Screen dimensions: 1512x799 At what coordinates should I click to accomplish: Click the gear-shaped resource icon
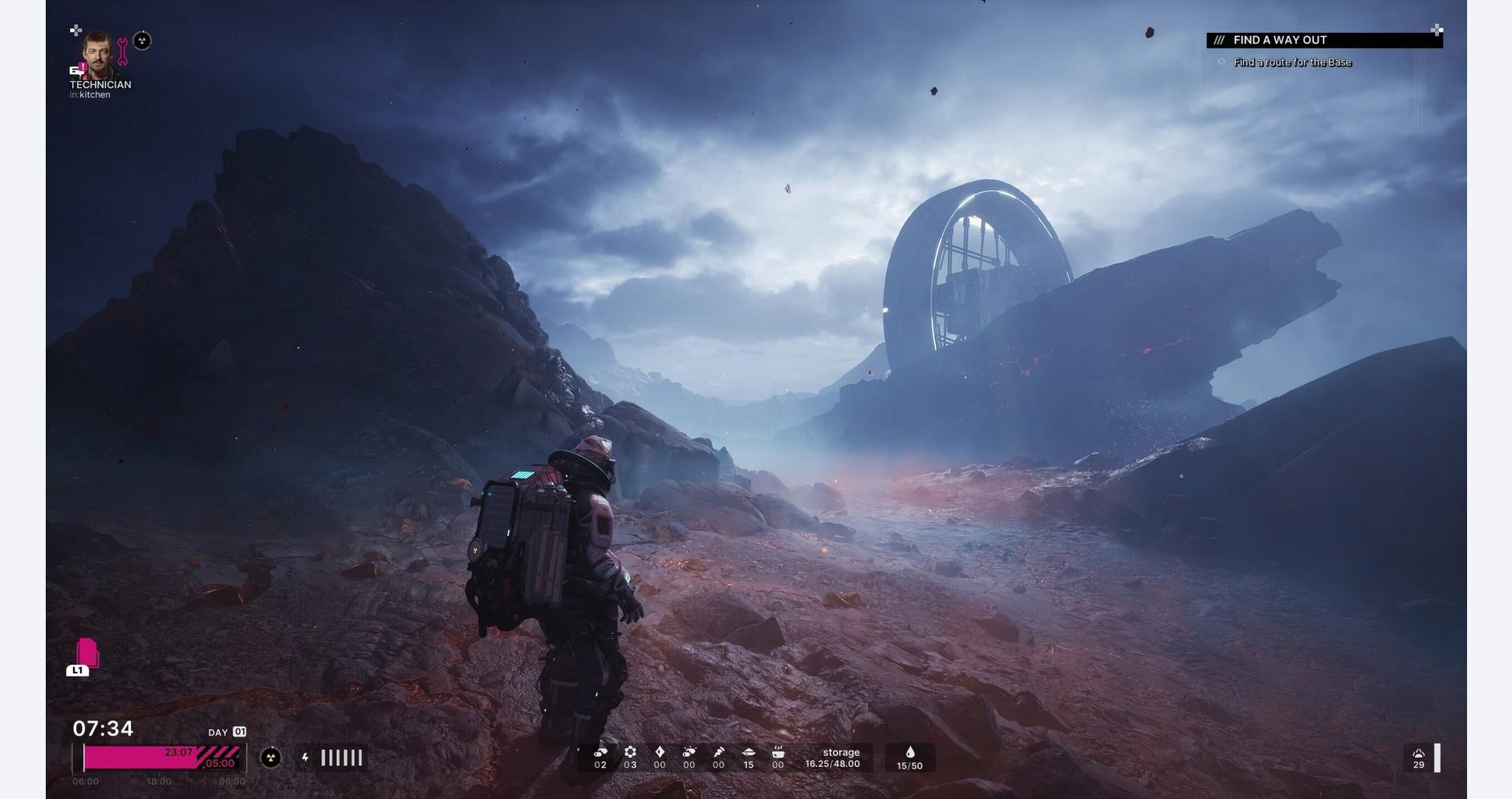(x=630, y=752)
